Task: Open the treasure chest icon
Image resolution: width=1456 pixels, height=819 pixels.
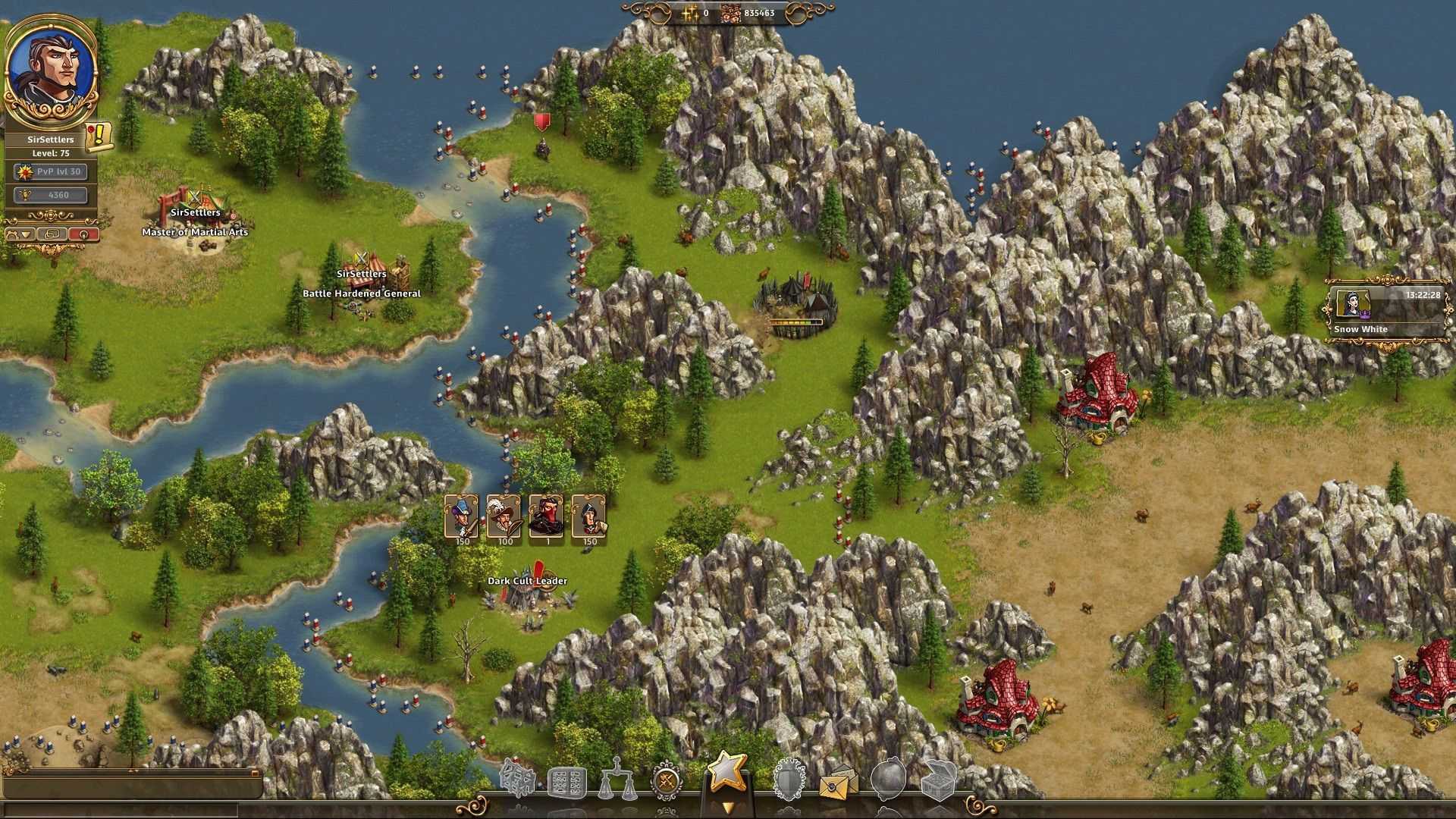Action: pos(937,781)
